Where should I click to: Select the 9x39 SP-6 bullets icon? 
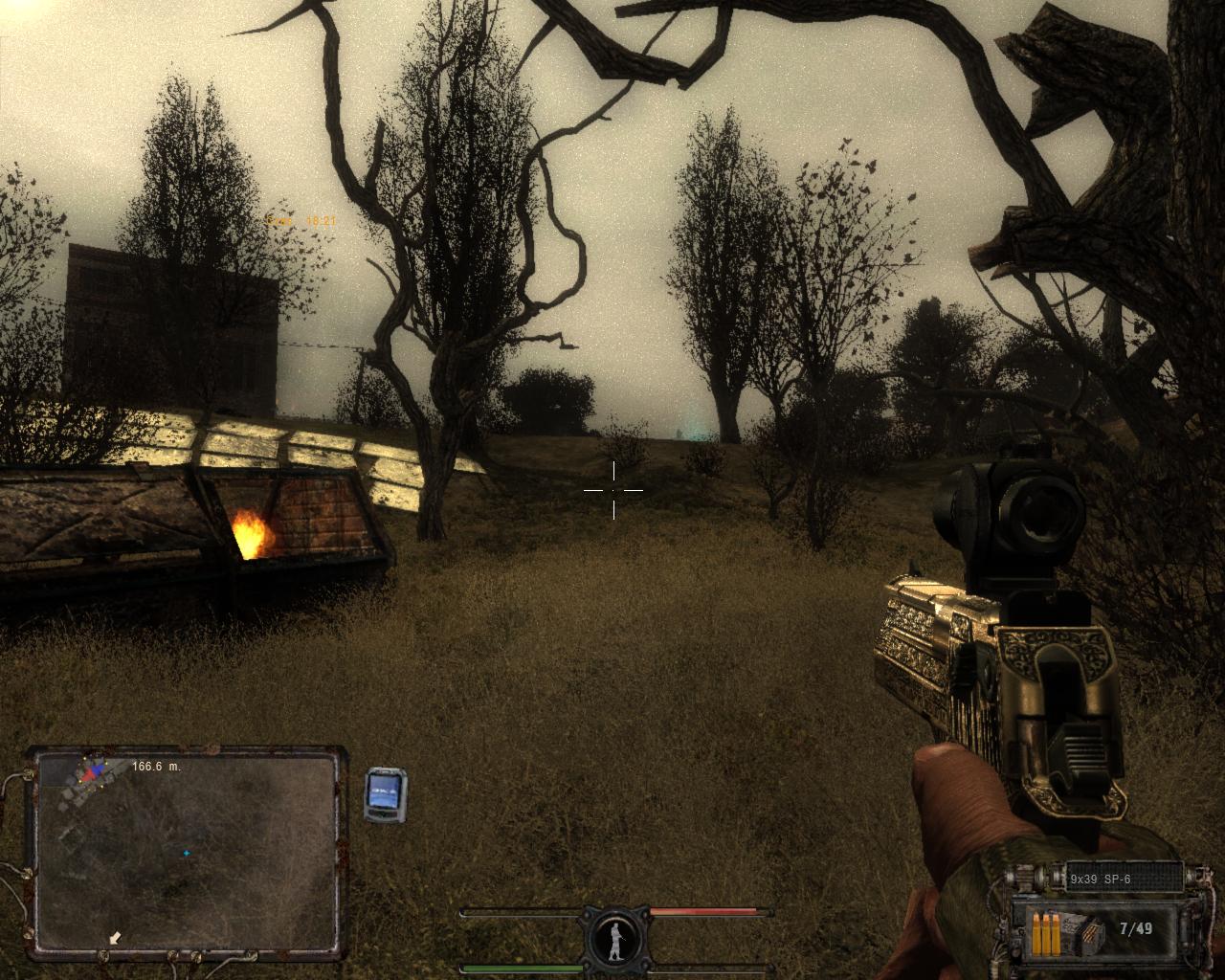1050,932
